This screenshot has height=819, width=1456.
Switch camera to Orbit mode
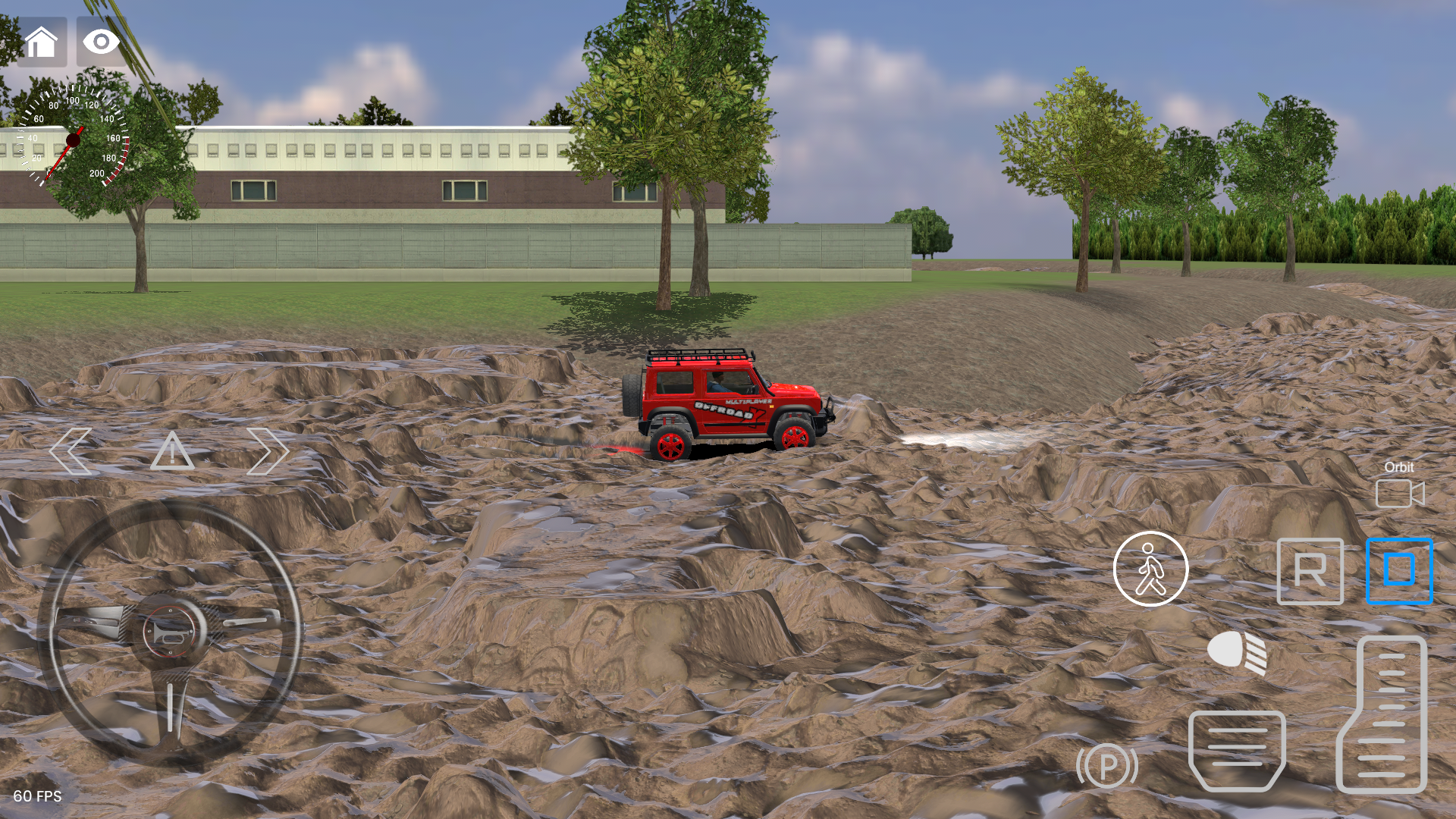(1399, 493)
